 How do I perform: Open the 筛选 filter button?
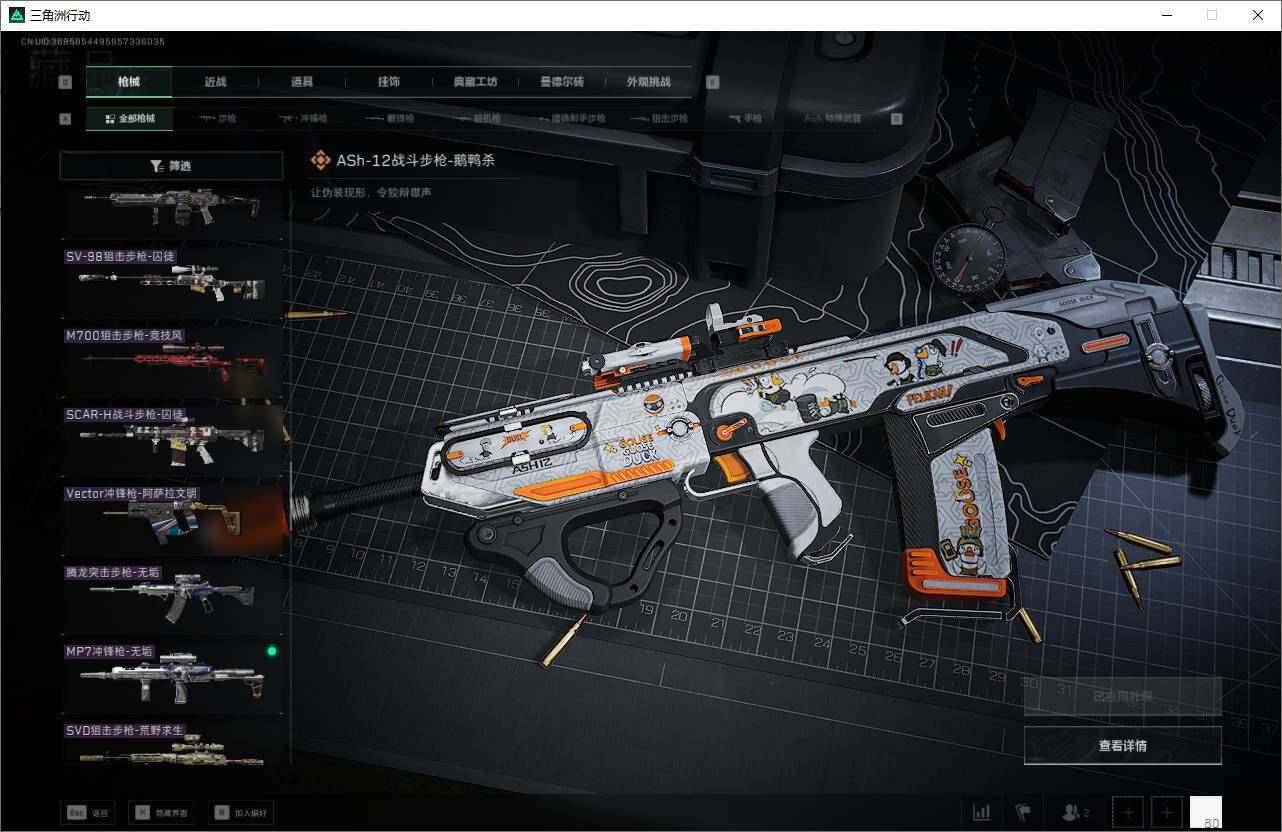[x=171, y=166]
